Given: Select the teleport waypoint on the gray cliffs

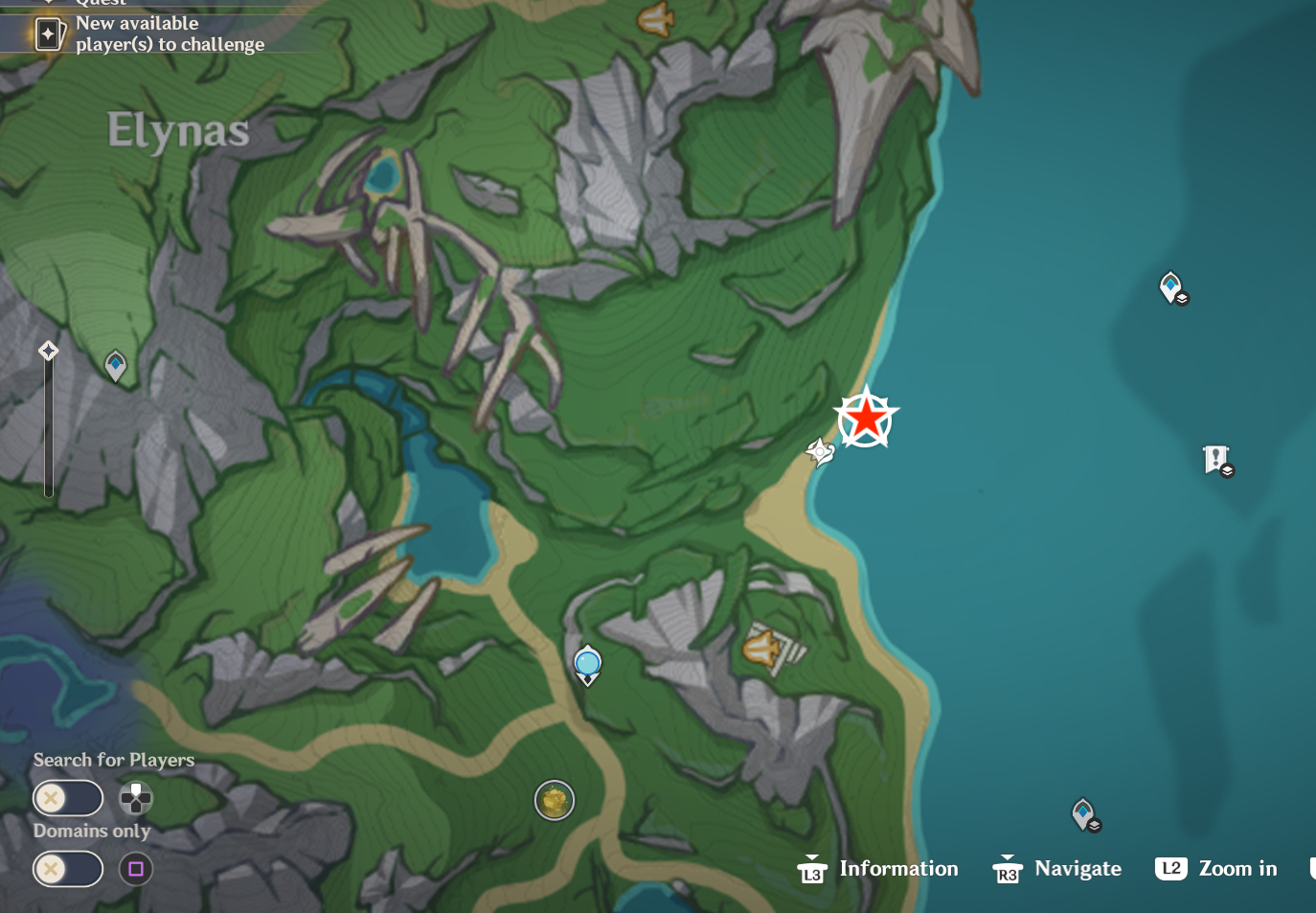Looking at the screenshot, I should click(x=115, y=365).
